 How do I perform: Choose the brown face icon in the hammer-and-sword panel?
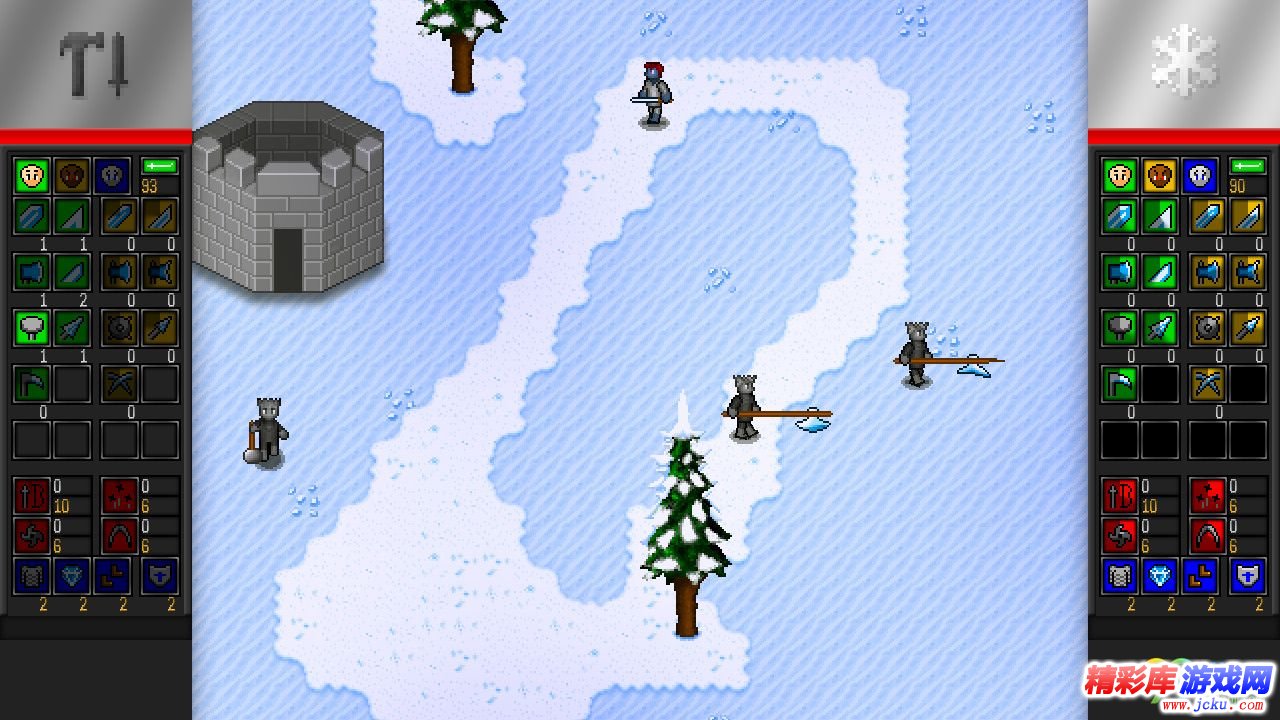pos(71,176)
